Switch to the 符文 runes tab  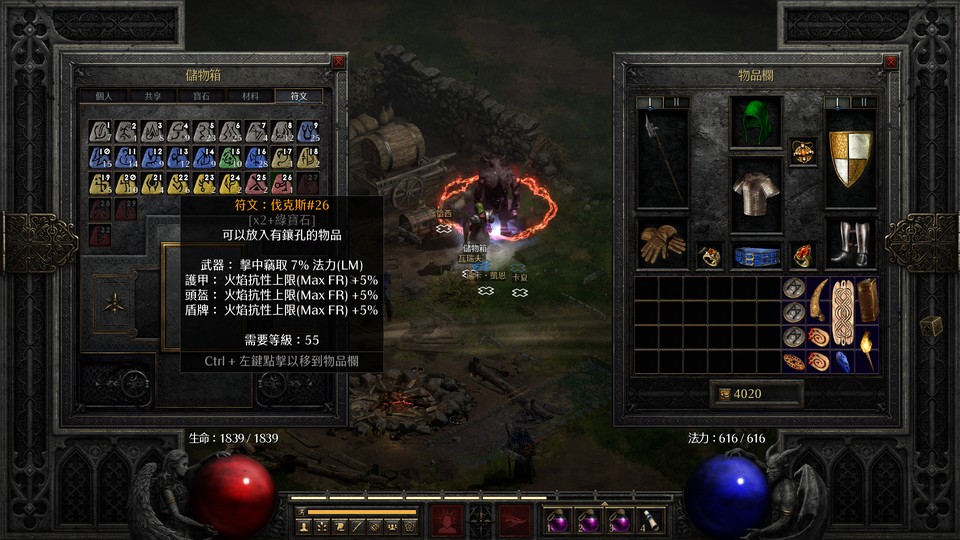click(x=299, y=96)
